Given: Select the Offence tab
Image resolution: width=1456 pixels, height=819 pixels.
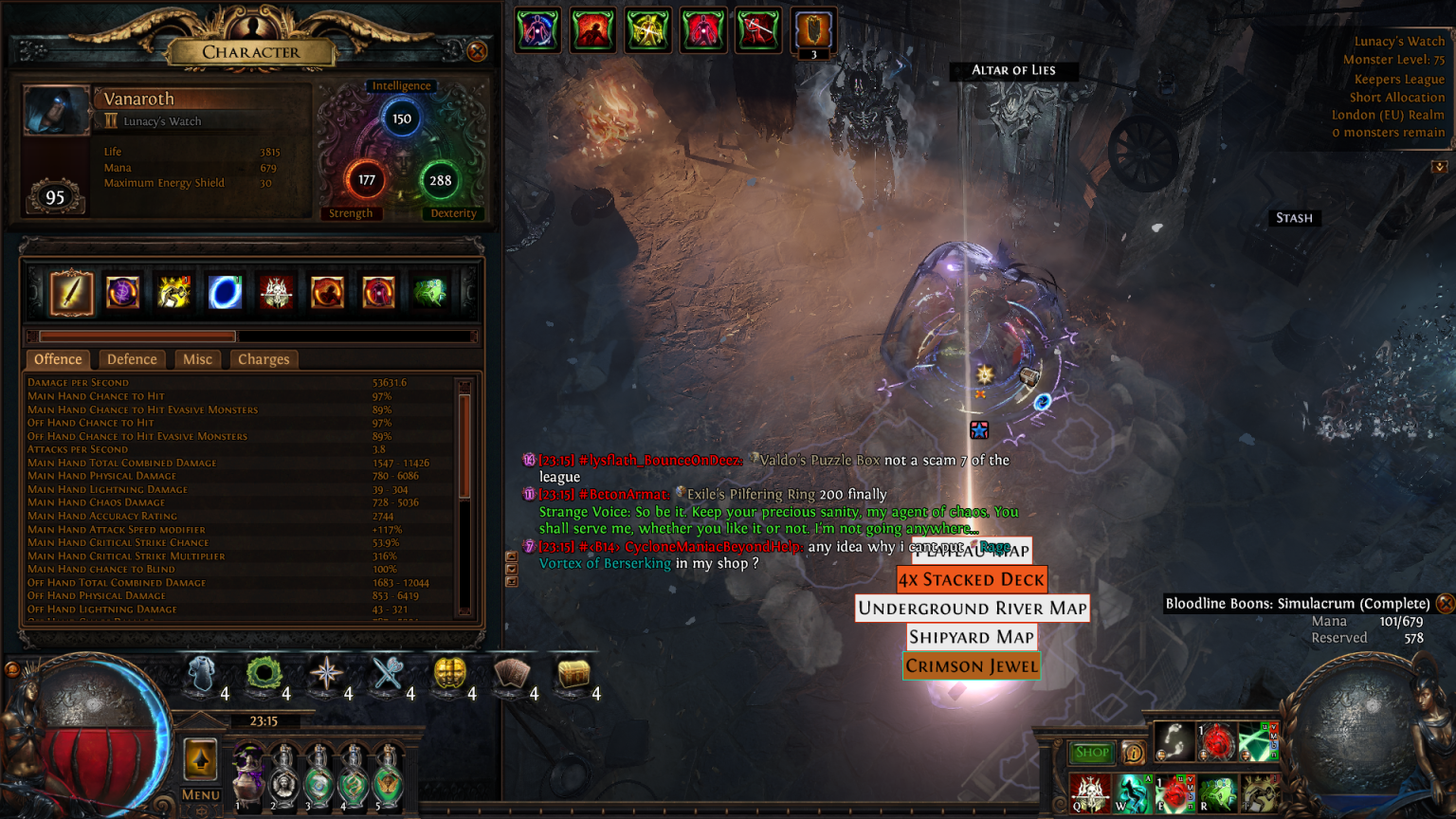Looking at the screenshot, I should [58, 359].
